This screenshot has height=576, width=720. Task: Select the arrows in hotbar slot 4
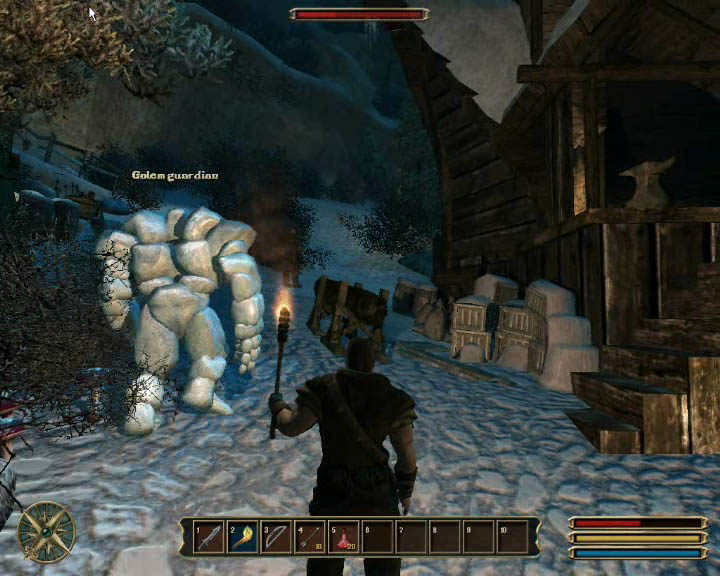coord(310,537)
